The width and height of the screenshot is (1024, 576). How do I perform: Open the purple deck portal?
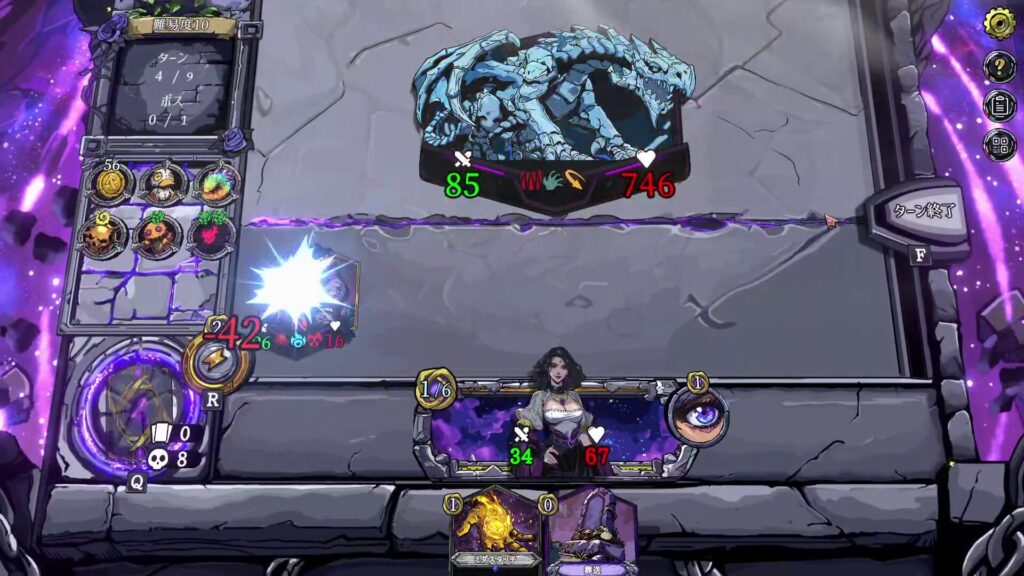pos(126,403)
